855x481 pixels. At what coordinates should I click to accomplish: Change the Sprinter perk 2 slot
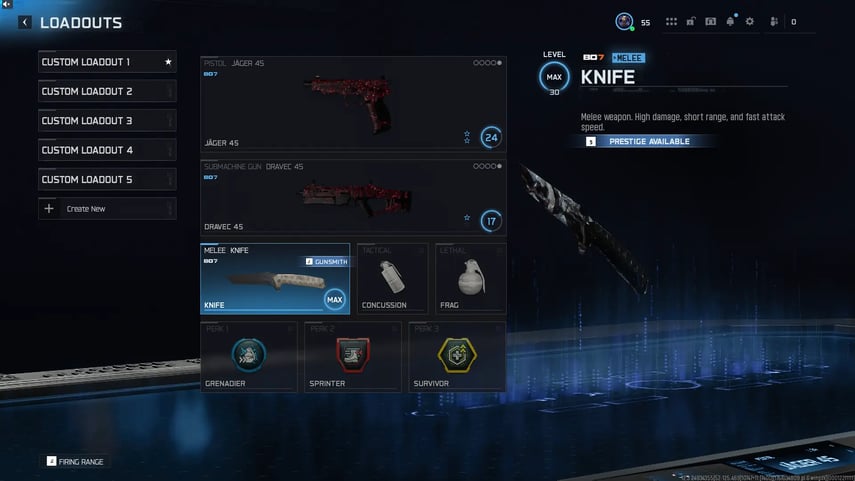pos(353,356)
